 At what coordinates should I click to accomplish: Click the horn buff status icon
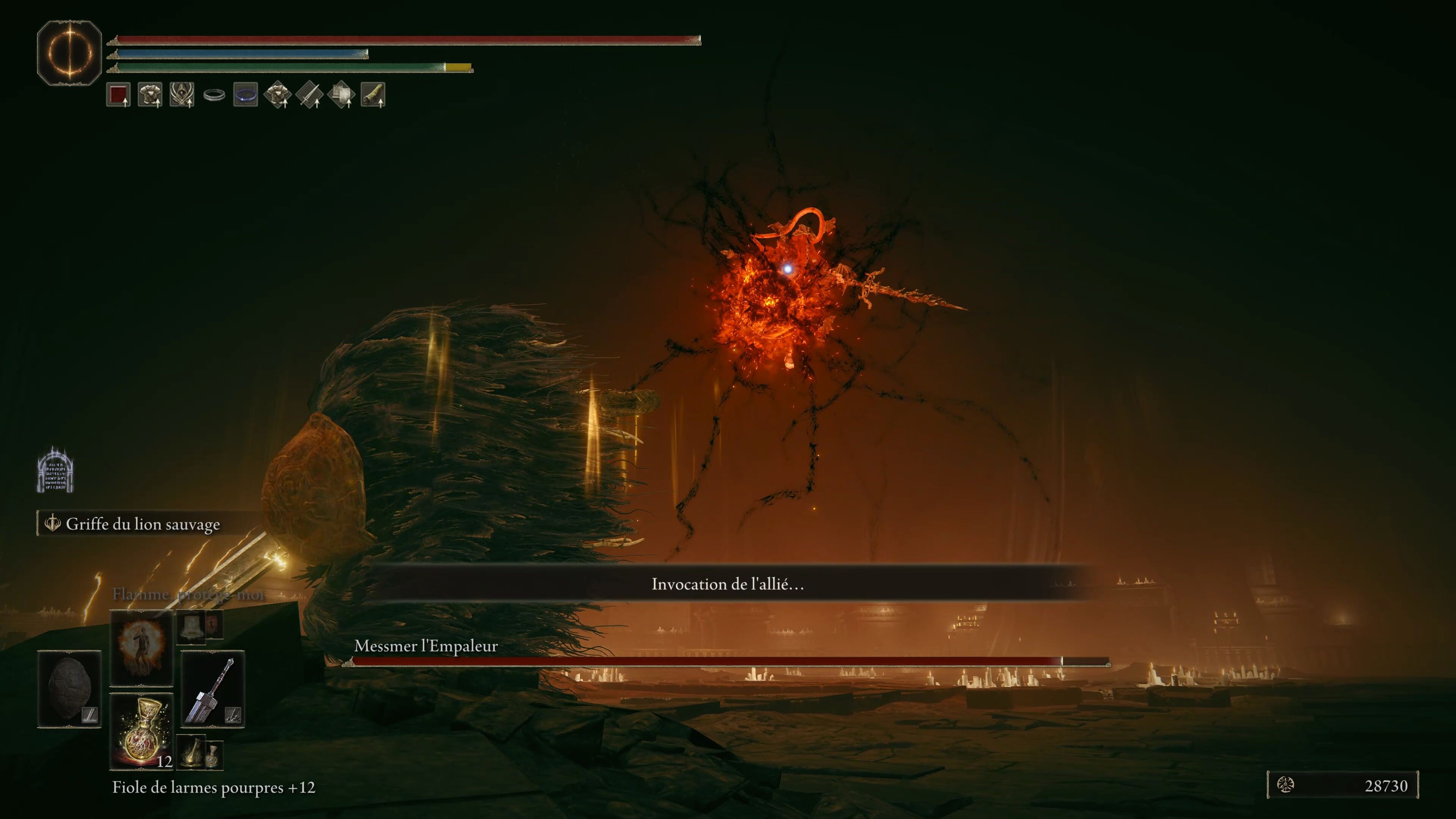point(373,94)
